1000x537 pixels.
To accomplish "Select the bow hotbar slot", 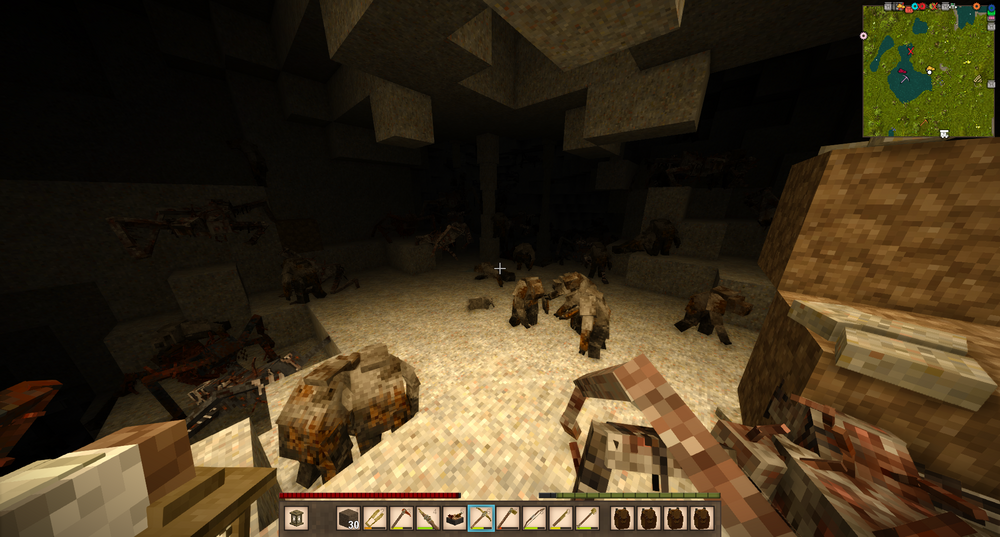I will coord(535,518).
